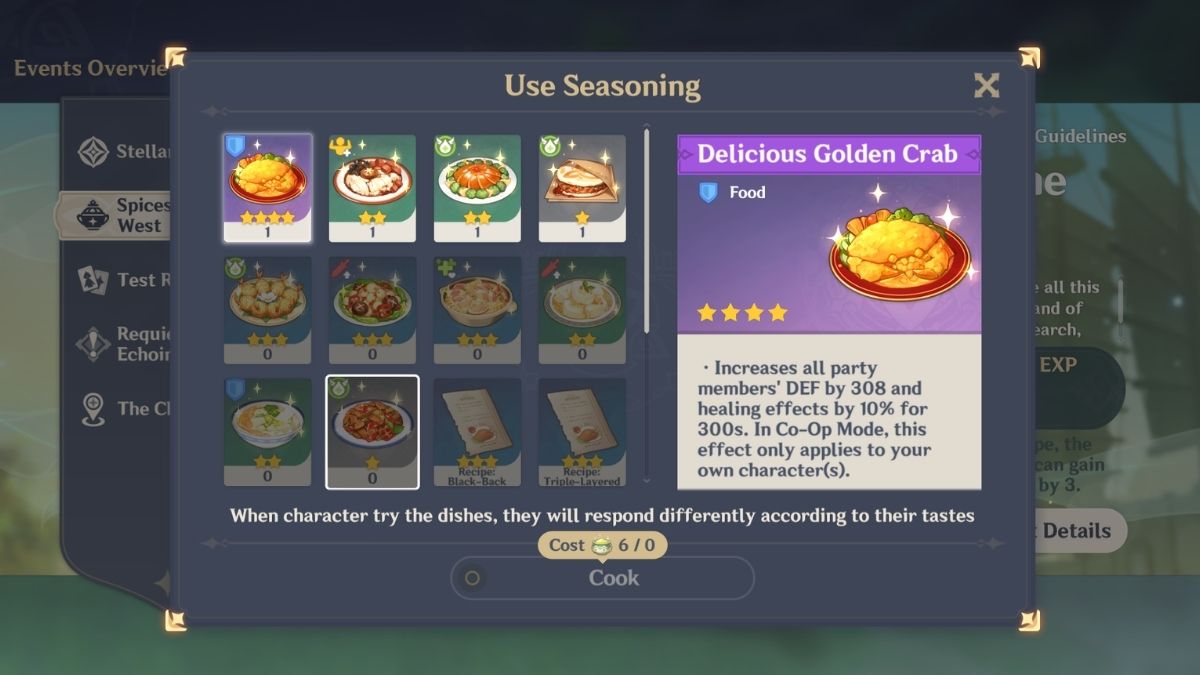The height and width of the screenshot is (675, 1200).
Task: Select the two-star white soup bowl dish
Action: coord(267,432)
